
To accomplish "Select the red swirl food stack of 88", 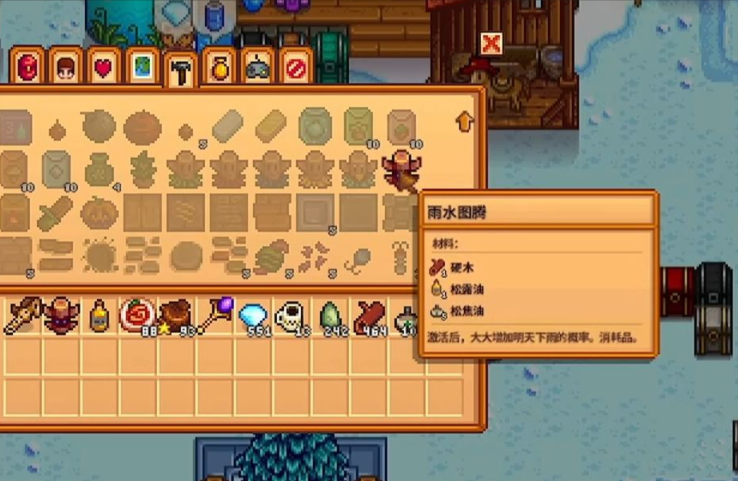I will tap(137, 317).
